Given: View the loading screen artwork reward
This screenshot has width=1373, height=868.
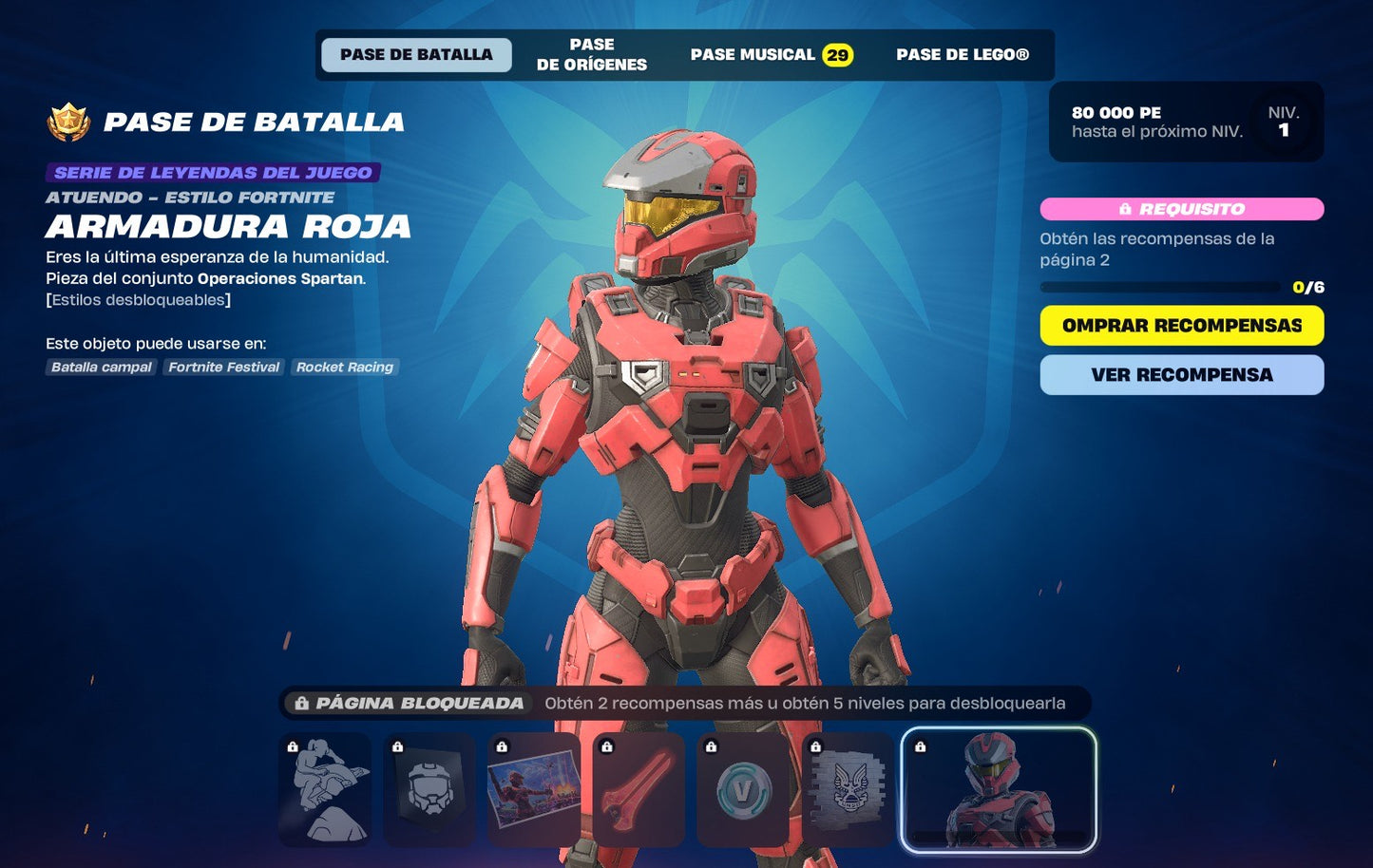Looking at the screenshot, I should pyautogui.click(x=534, y=789).
